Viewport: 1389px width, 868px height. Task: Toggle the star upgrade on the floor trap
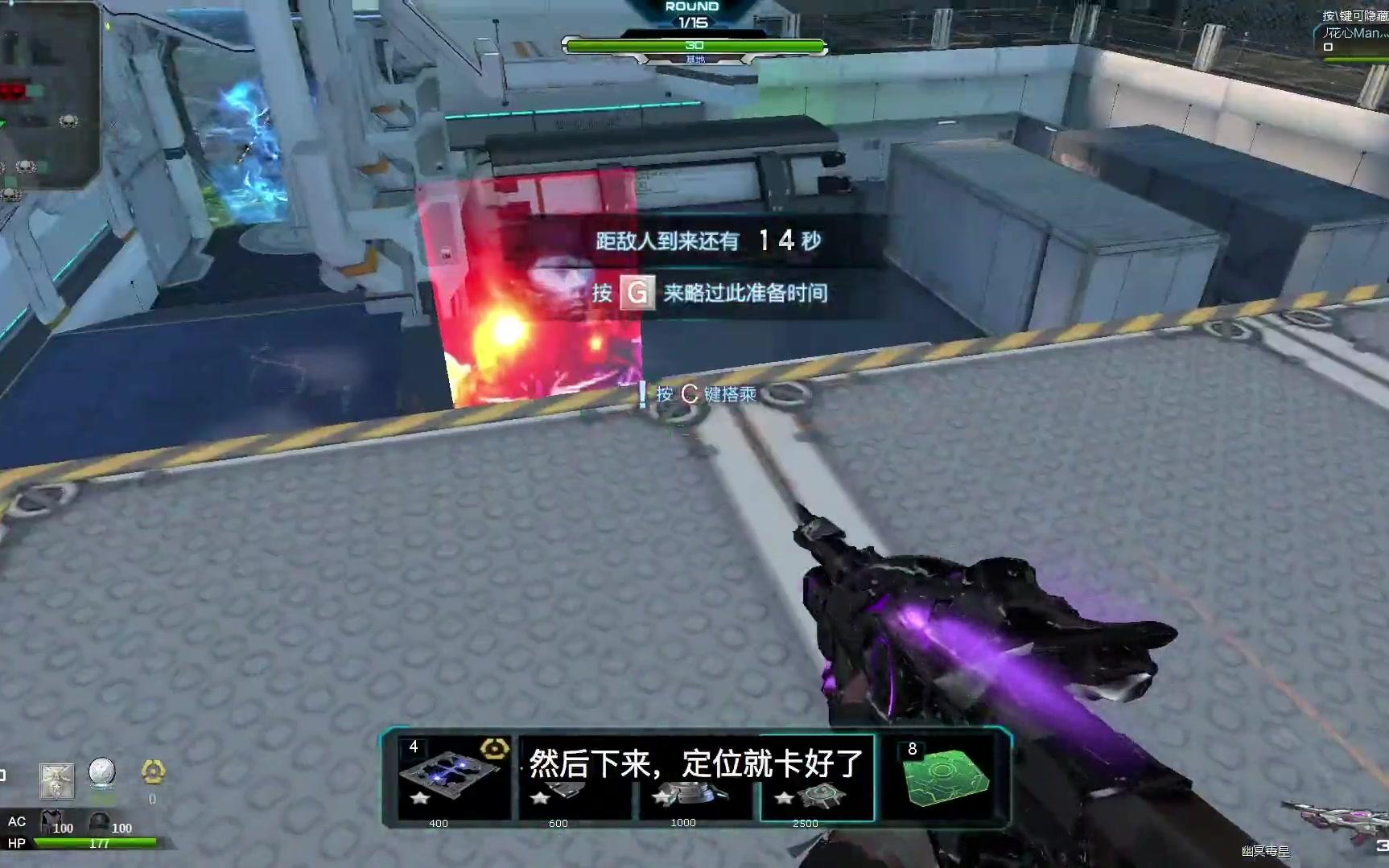pos(418,800)
